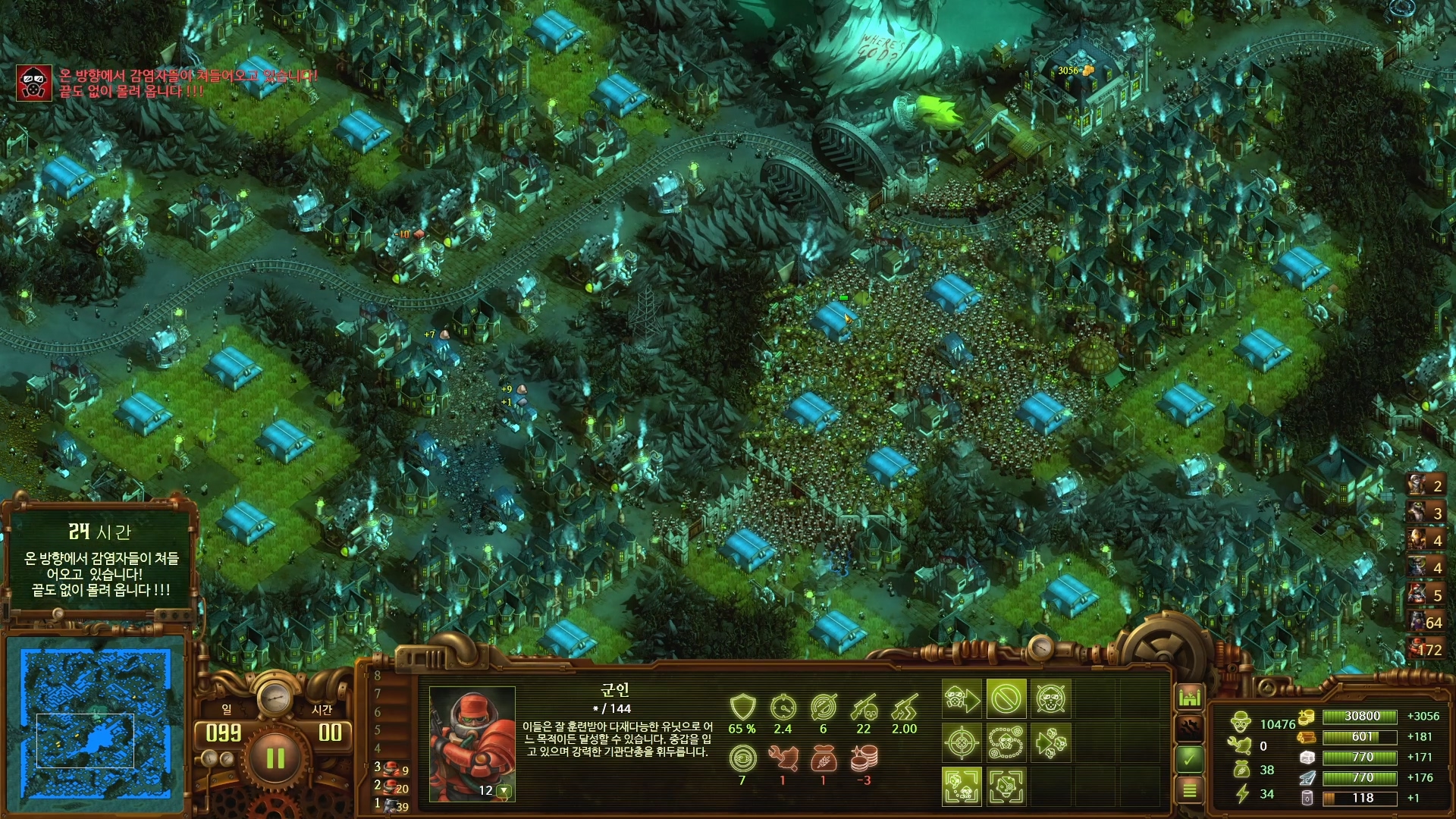Activate the move command with gas-mask arrow
Viewport: 1456px width, 819px height.
pyautogui.click(x=962, y=698)
